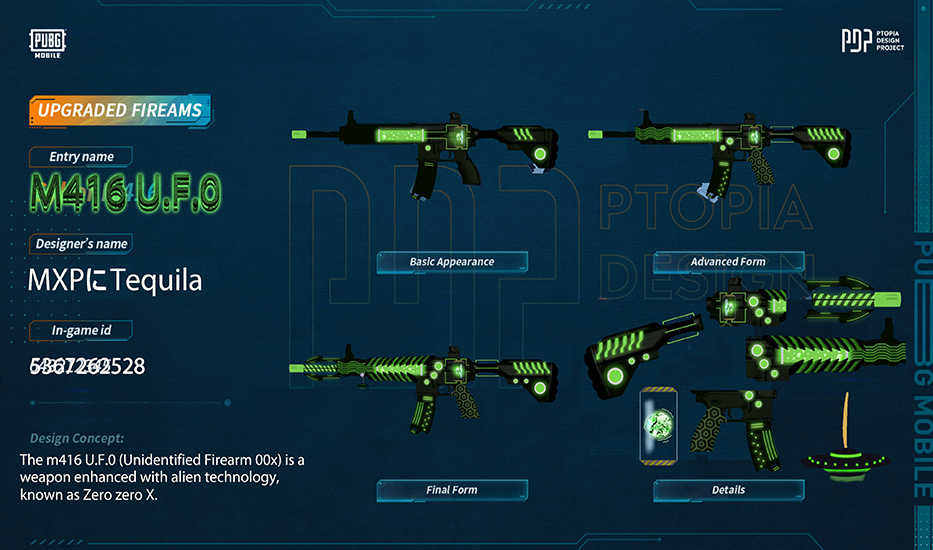Viewport: 933px width, 550px height.
Task: Select the Upgraded Fireams banner
Action: pos(120,111)
